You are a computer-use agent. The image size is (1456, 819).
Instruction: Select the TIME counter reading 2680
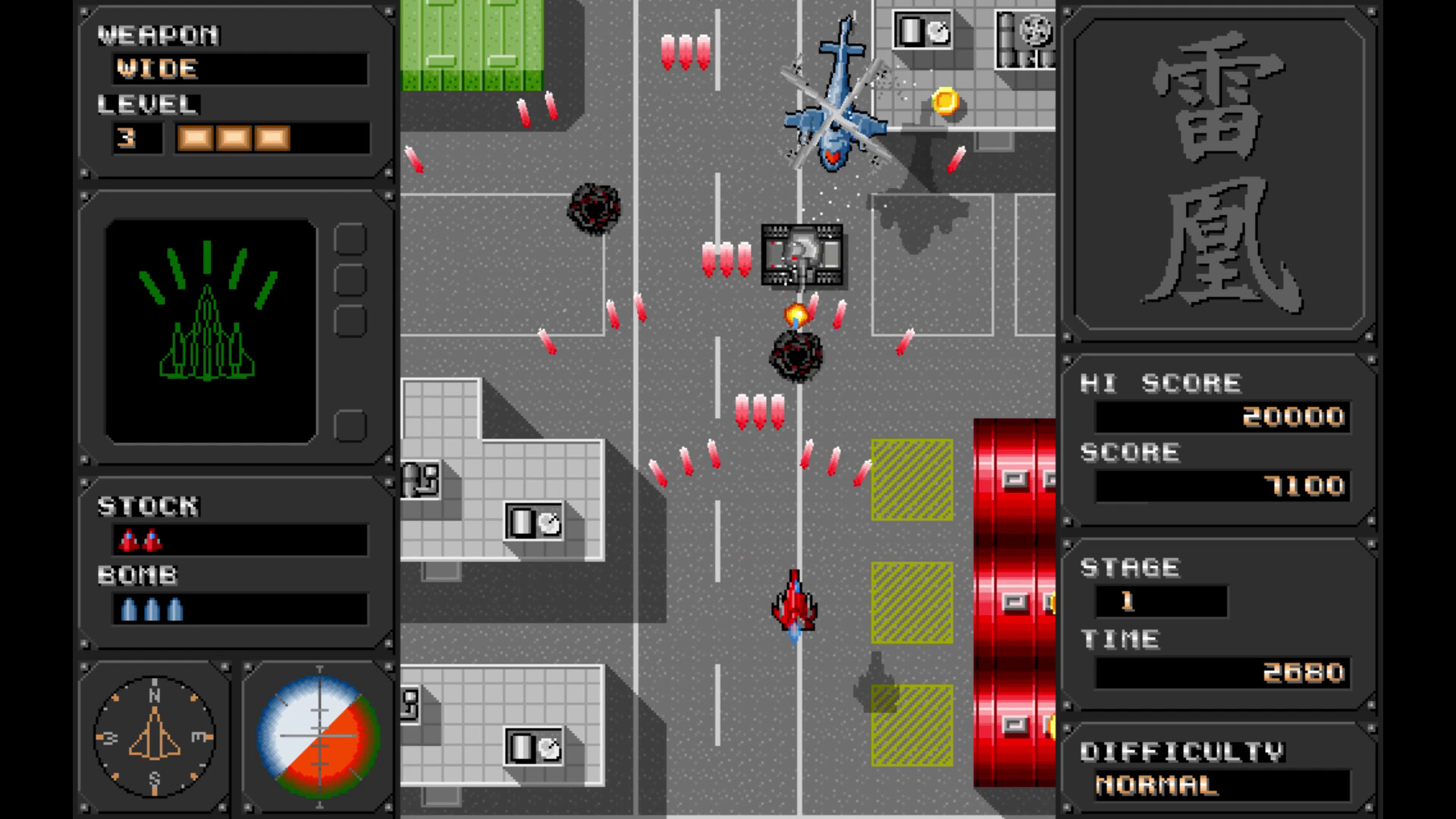point(1303,670)
